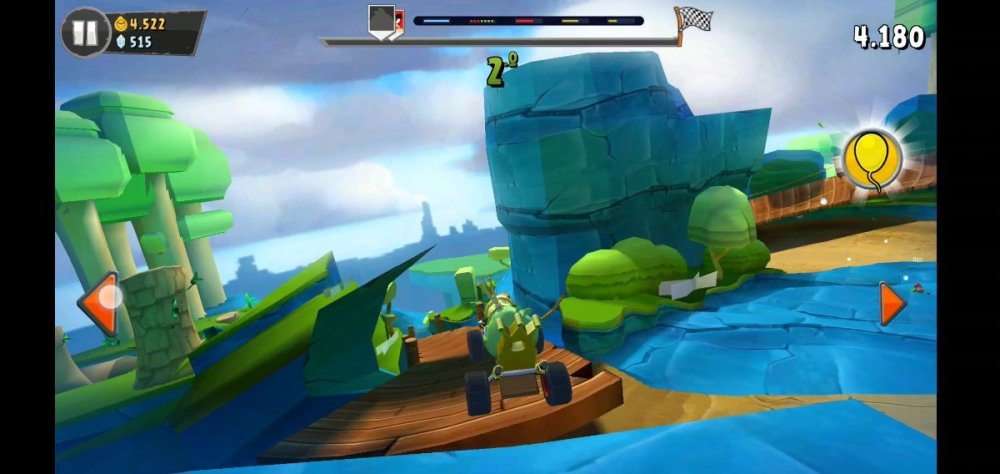This screenshot has width=1000, height=474.
Task: Pause the race
Action: (x=85, y=33)
